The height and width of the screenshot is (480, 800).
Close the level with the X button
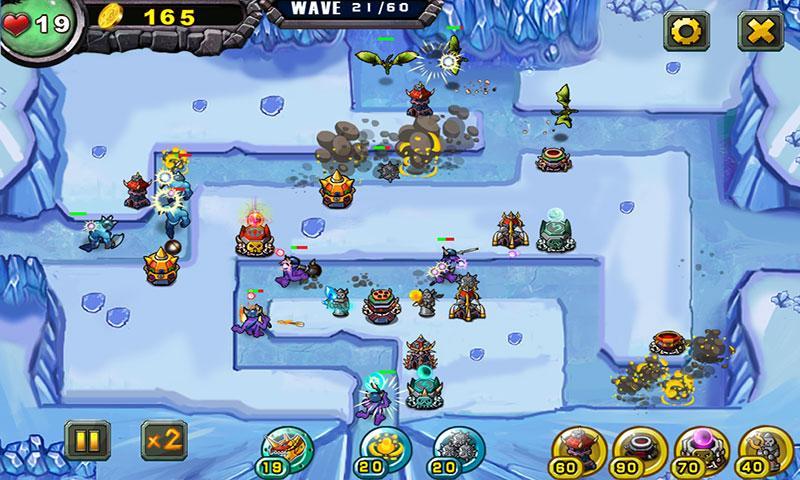click(x=759, y=31)
